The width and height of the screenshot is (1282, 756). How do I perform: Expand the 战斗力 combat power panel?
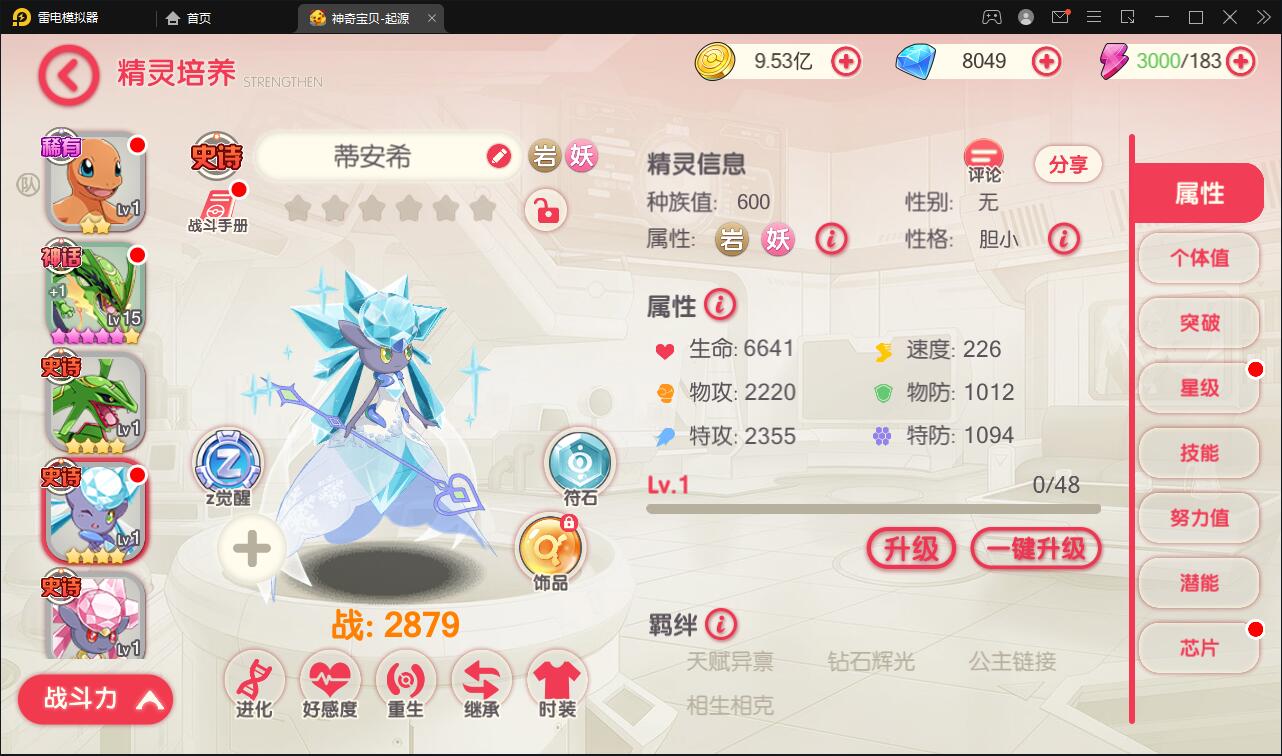[x=94, y=699]
